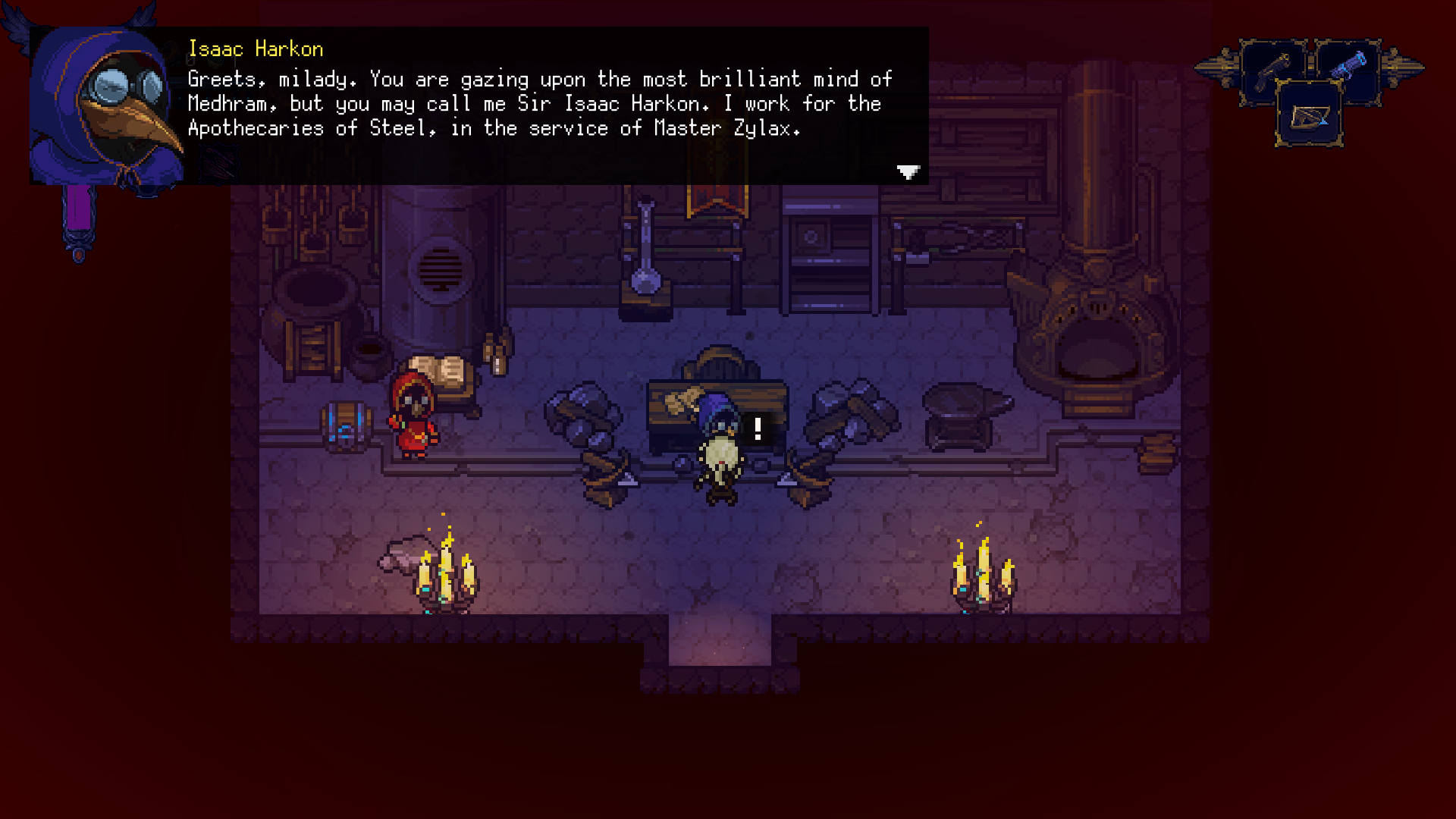This screenshot has width=1456, height=819.
Task: Advance dialogue with the white down arrow
Action: [908, 172]
